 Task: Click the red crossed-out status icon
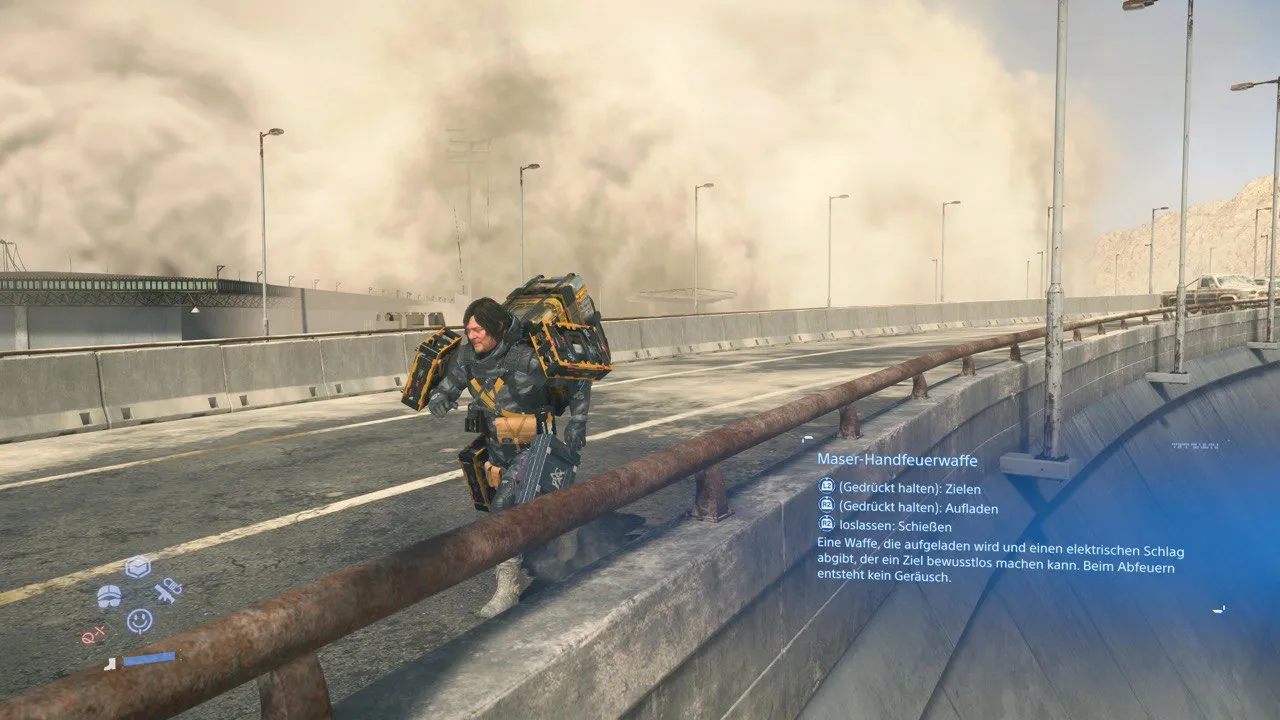(x=93, y=634)
